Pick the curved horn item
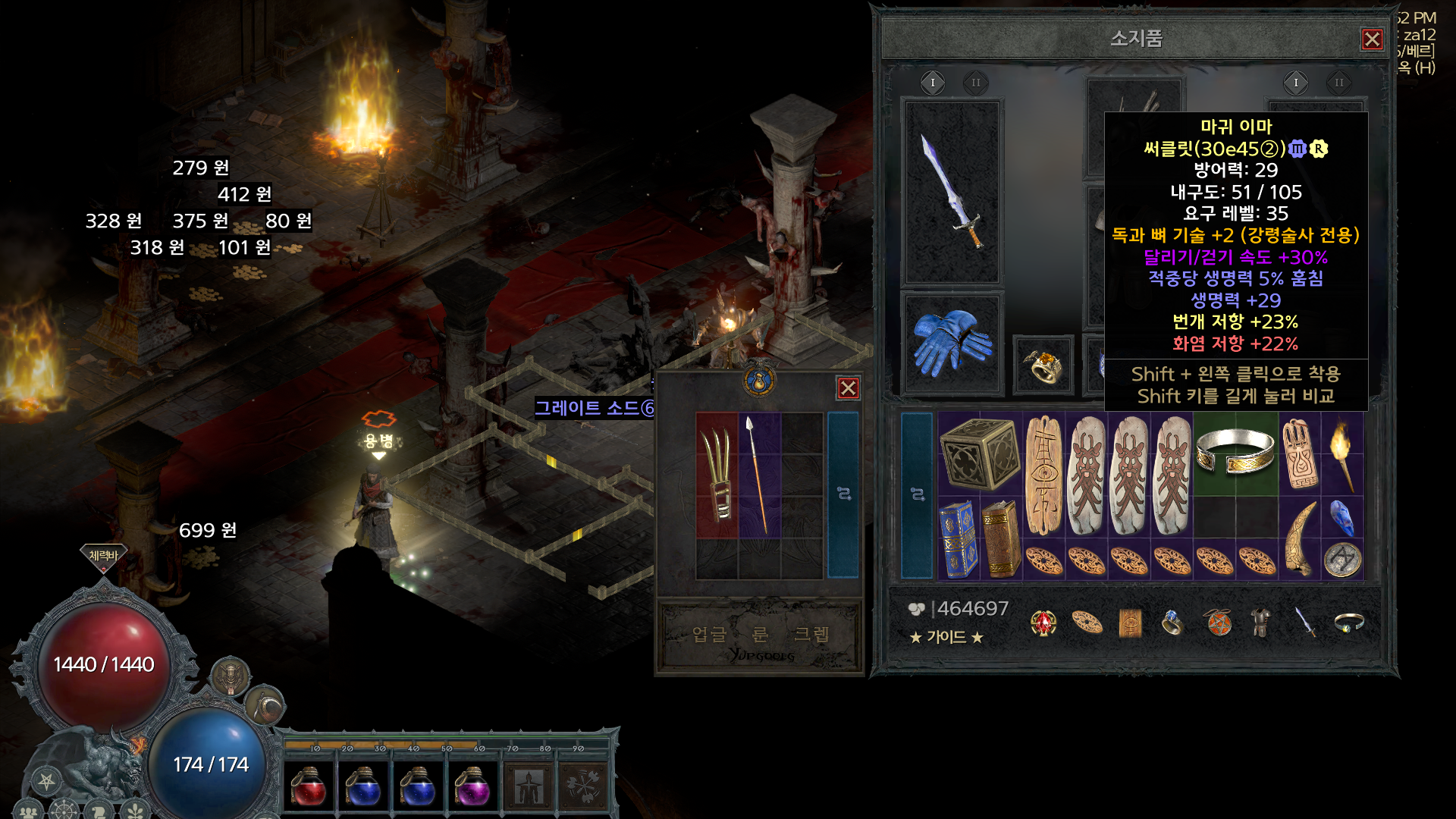Image resolution: width=1456 pixels, height=819 pixels. click(1299, 538)
